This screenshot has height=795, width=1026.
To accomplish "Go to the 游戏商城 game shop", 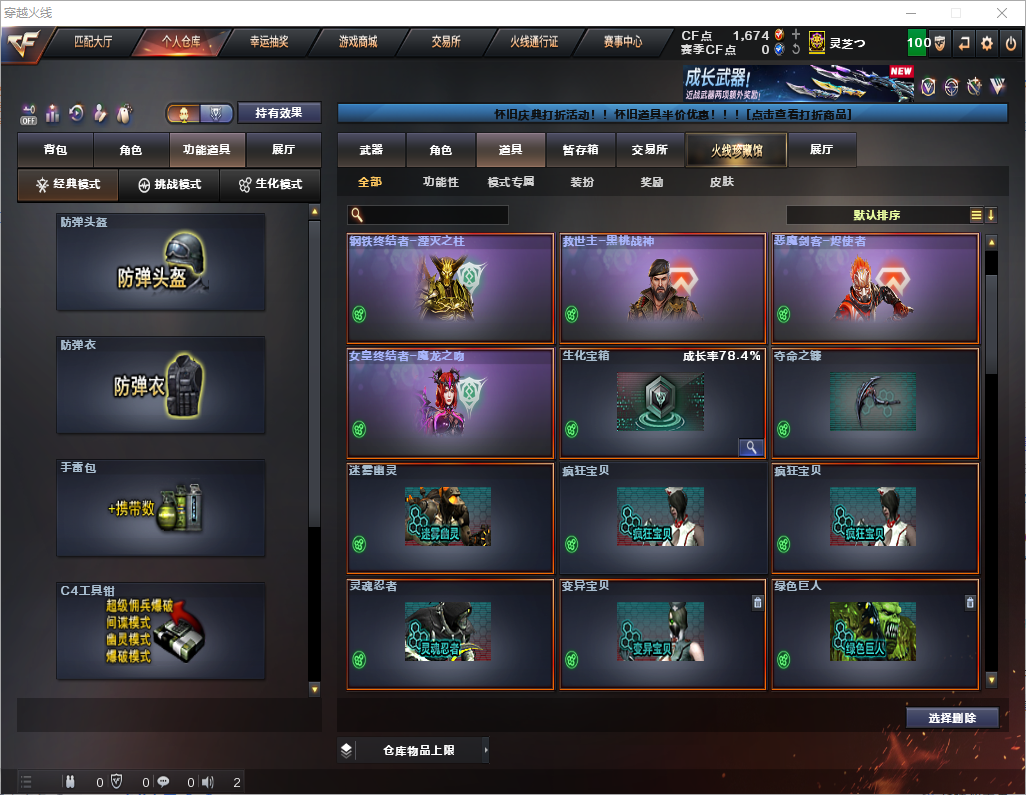I will click(358, 42).
